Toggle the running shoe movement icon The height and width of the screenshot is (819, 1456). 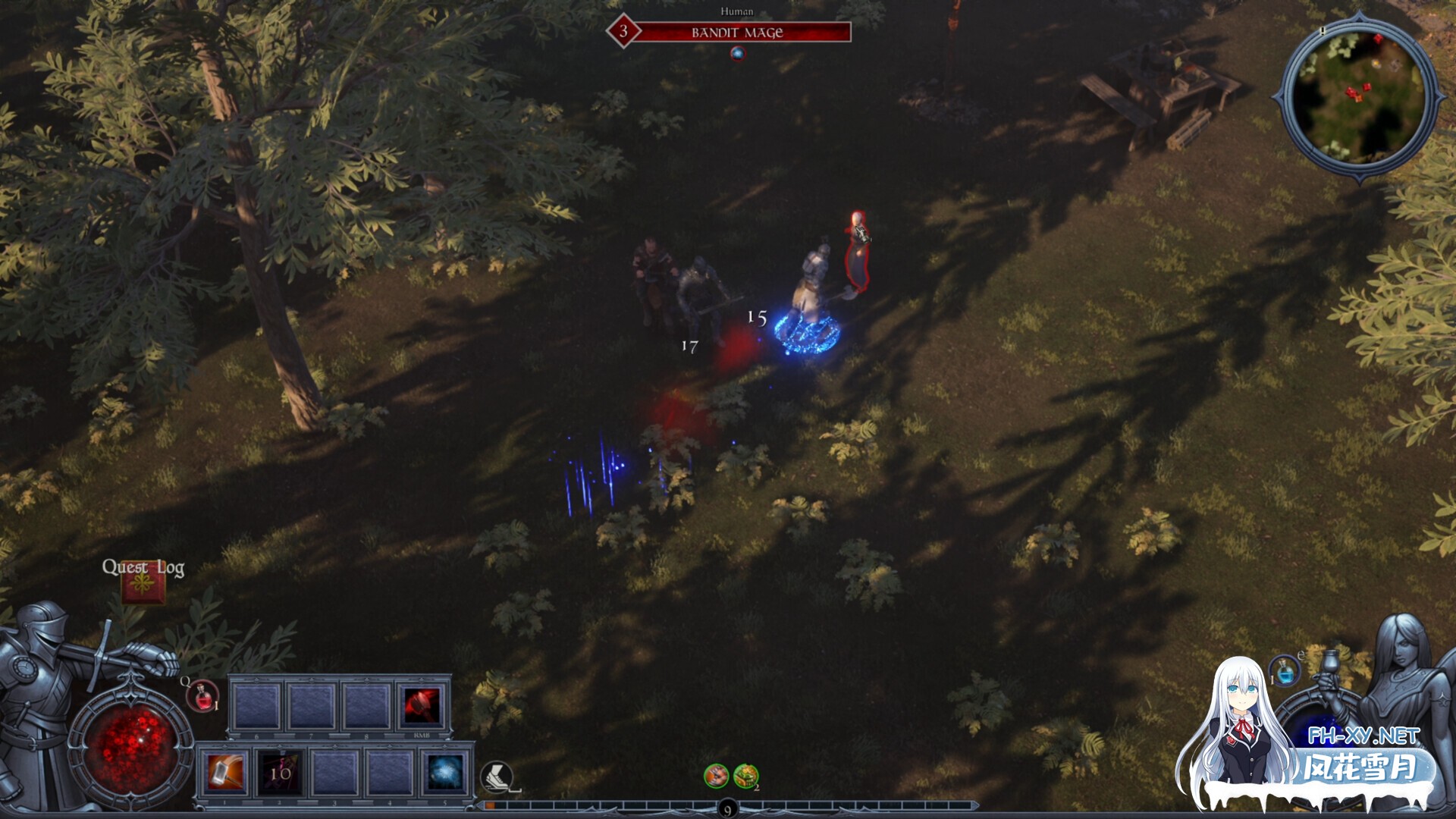tap(497, 777)
